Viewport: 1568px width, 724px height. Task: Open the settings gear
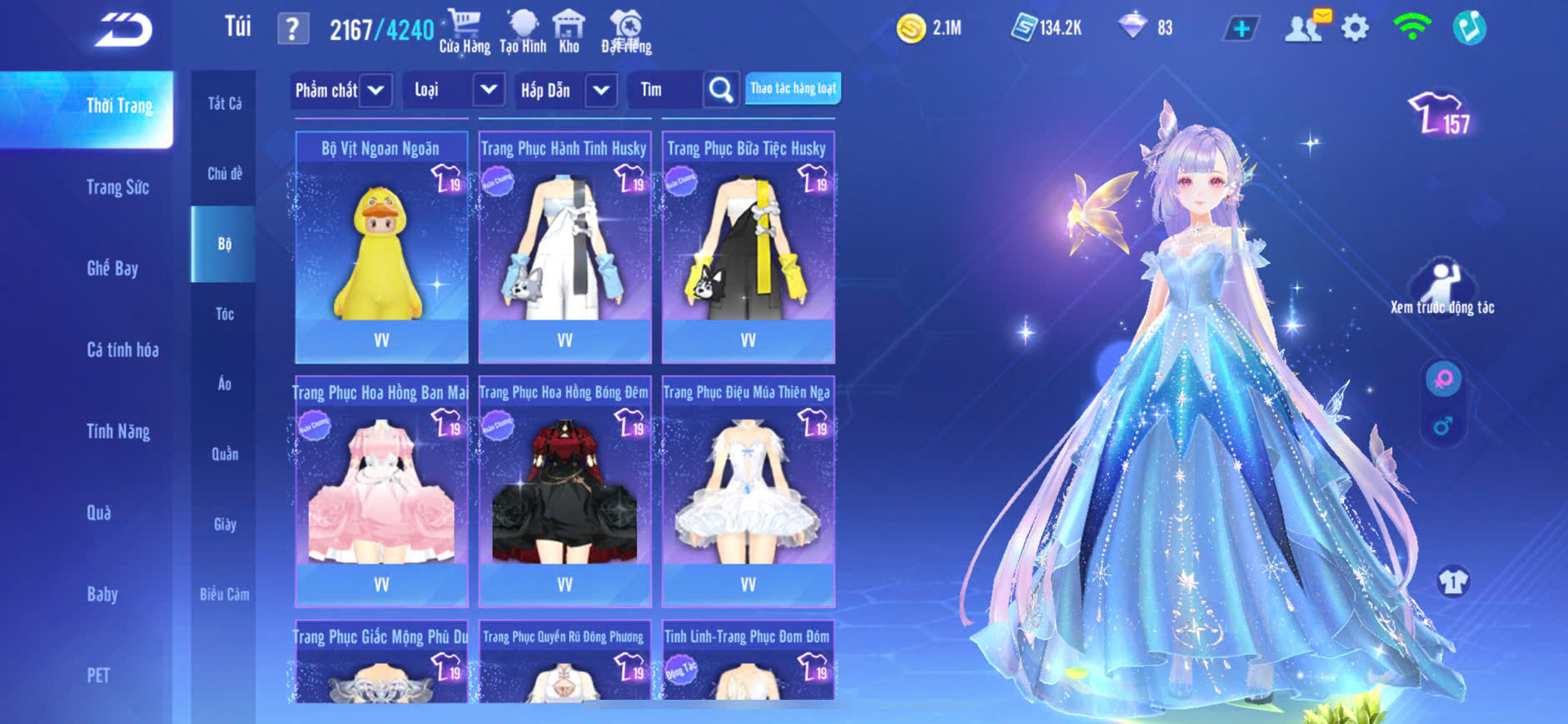(x=1355, y=29)
